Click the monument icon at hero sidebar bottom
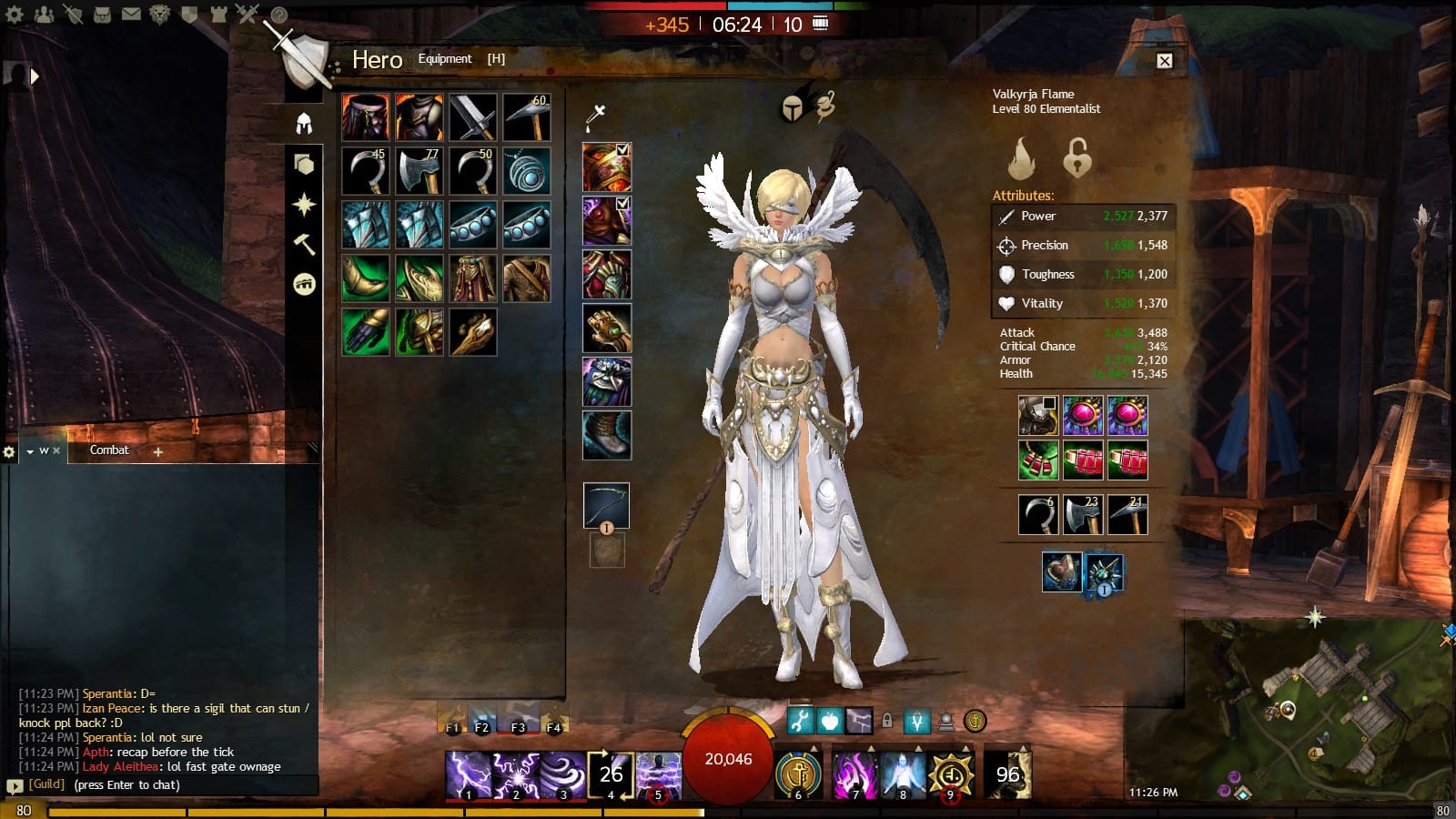Image resolution: width=1456 pixels, height=819 pixels. [302, 285]
